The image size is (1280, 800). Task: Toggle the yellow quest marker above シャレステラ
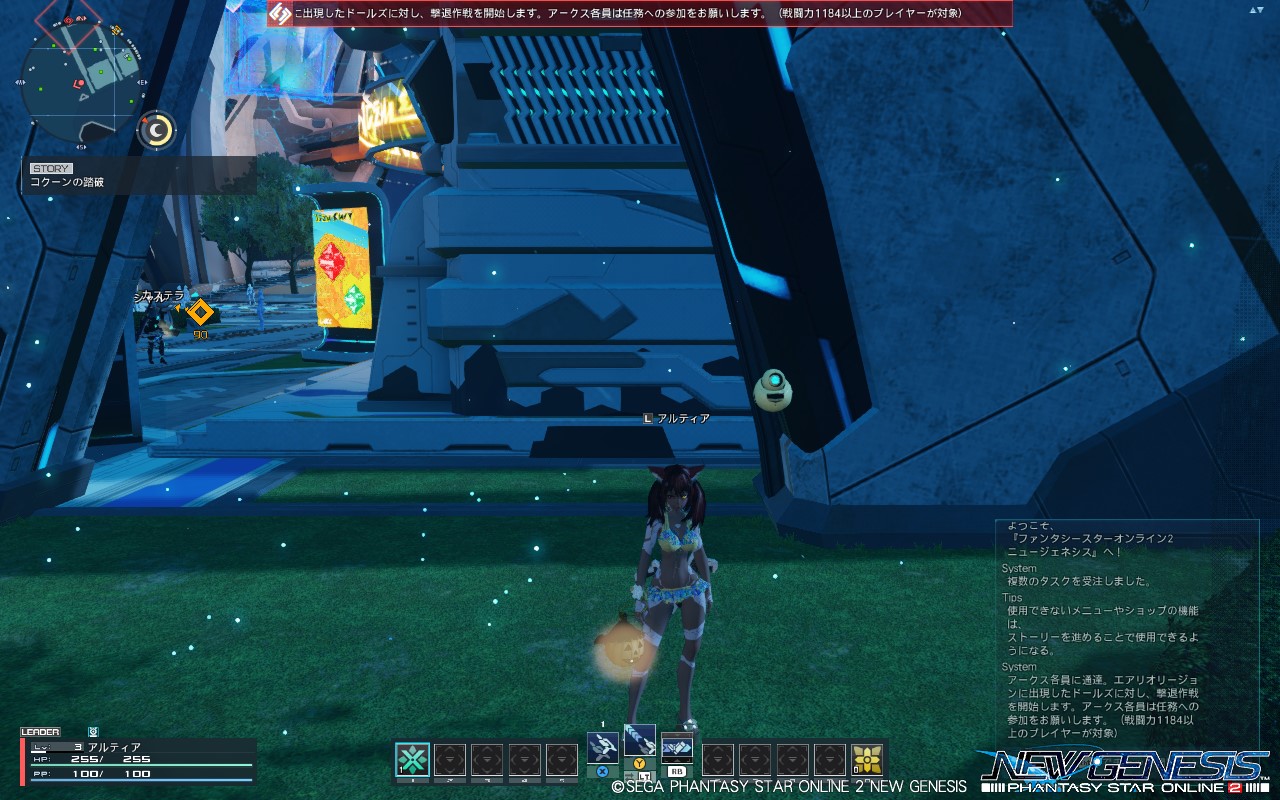(200, 313)
